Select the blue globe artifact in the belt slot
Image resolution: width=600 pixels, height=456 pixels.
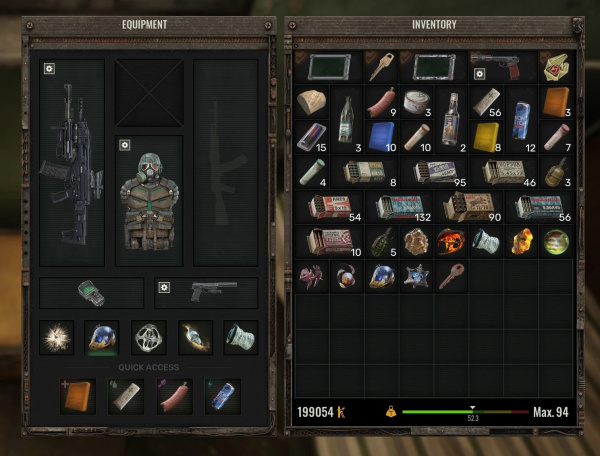tap(102, 338)
